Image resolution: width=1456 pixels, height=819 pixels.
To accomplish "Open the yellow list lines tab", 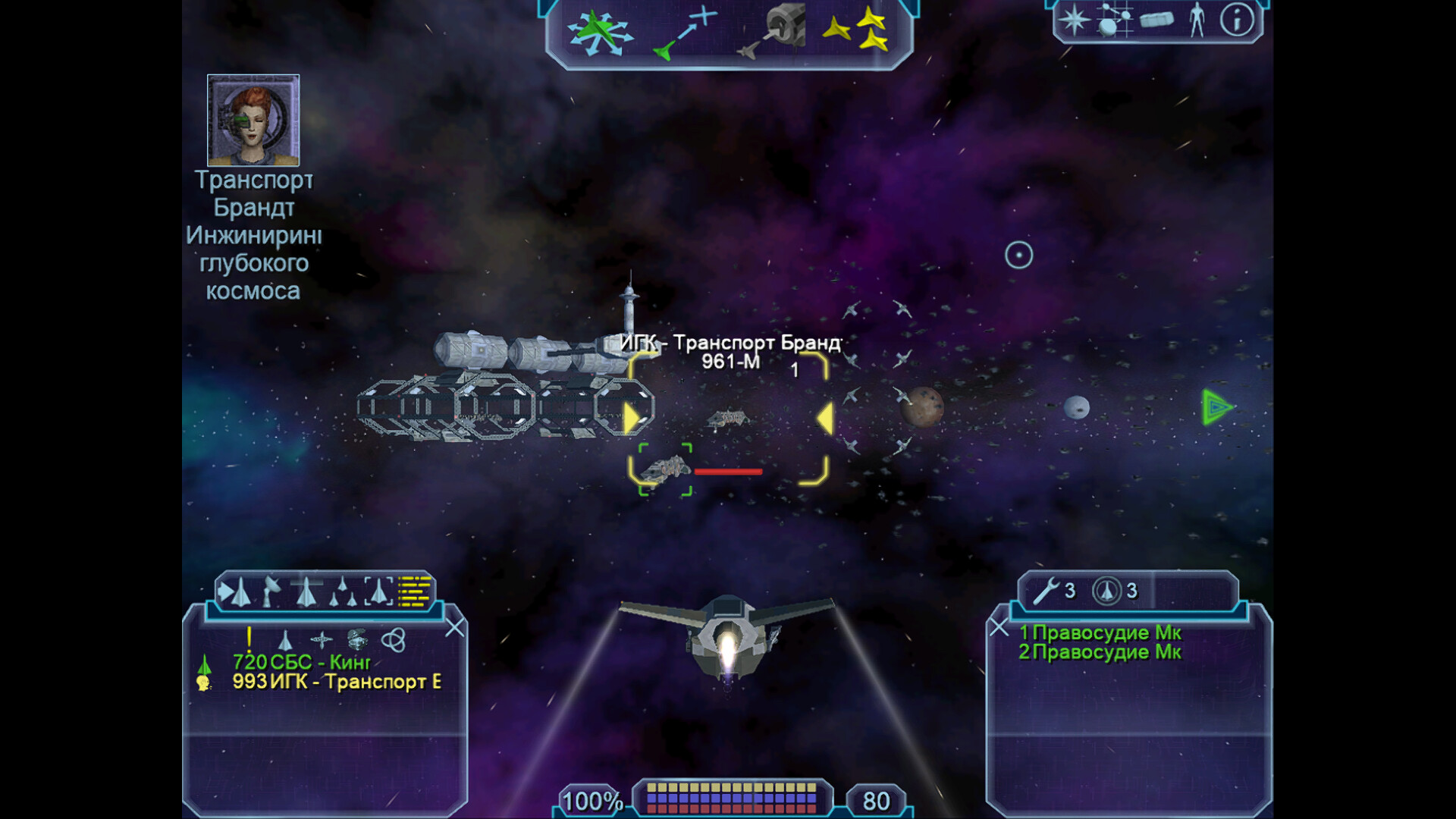I will (x=414, y=591).
